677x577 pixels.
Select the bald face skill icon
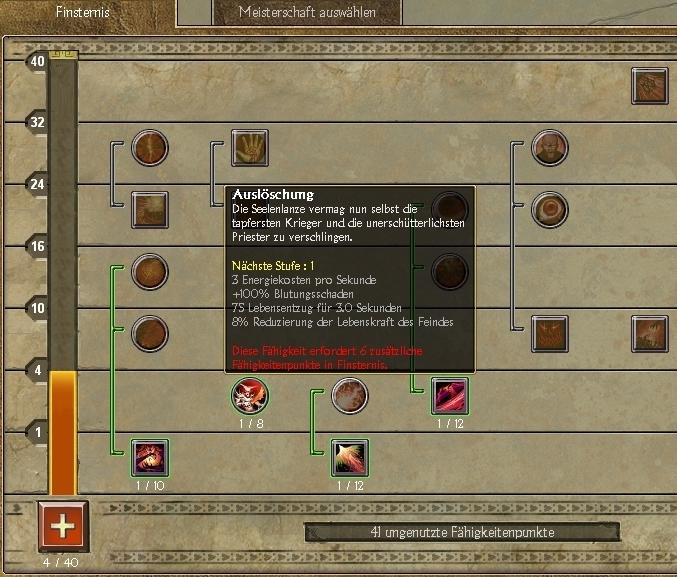pyautogui.click(x=550, y=148)
